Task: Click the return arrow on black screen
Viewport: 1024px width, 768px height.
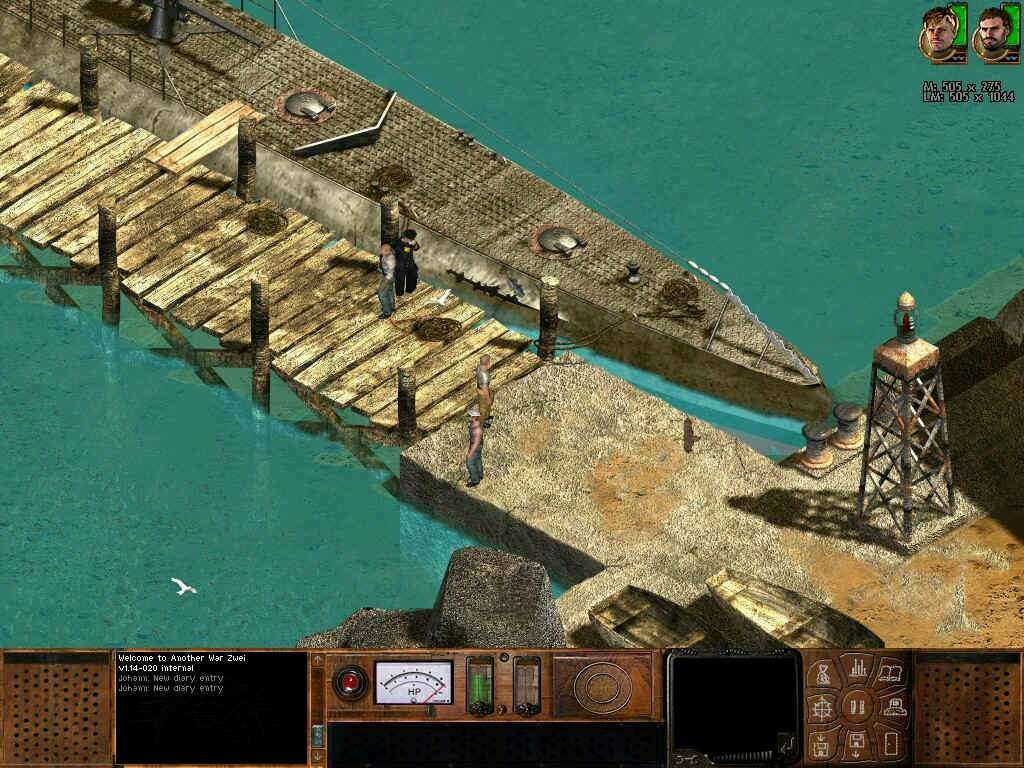Action: coord(789,743)
